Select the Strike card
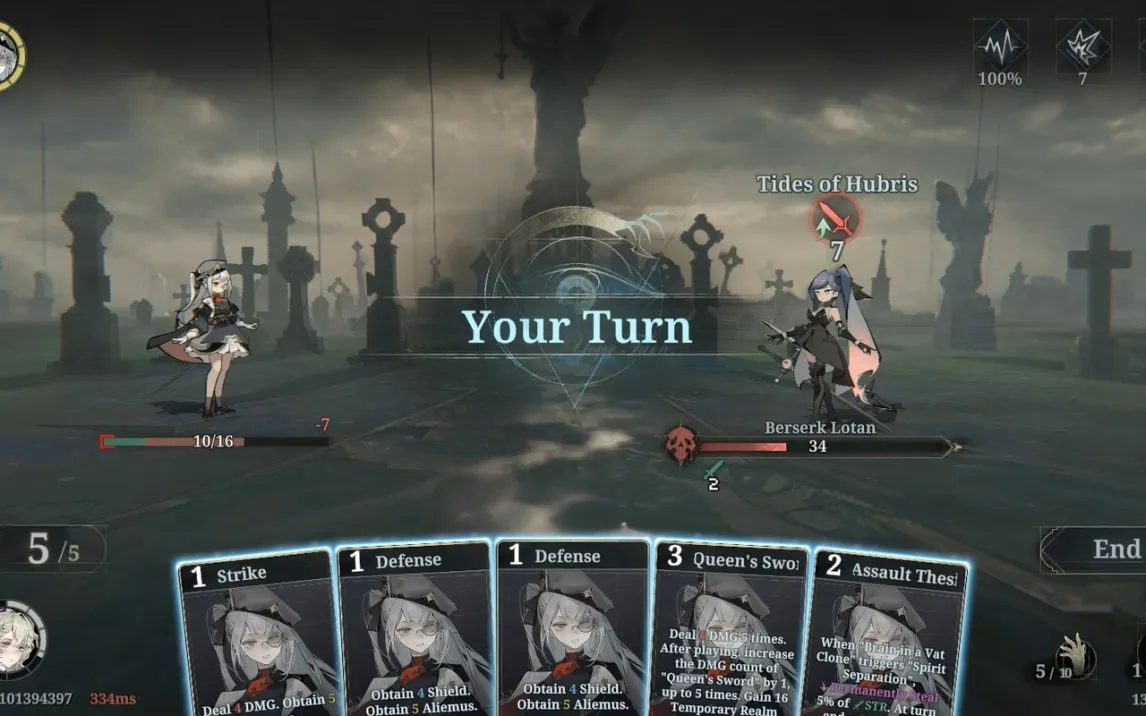This screenshot has height=716, width=1146. point(256,636)
